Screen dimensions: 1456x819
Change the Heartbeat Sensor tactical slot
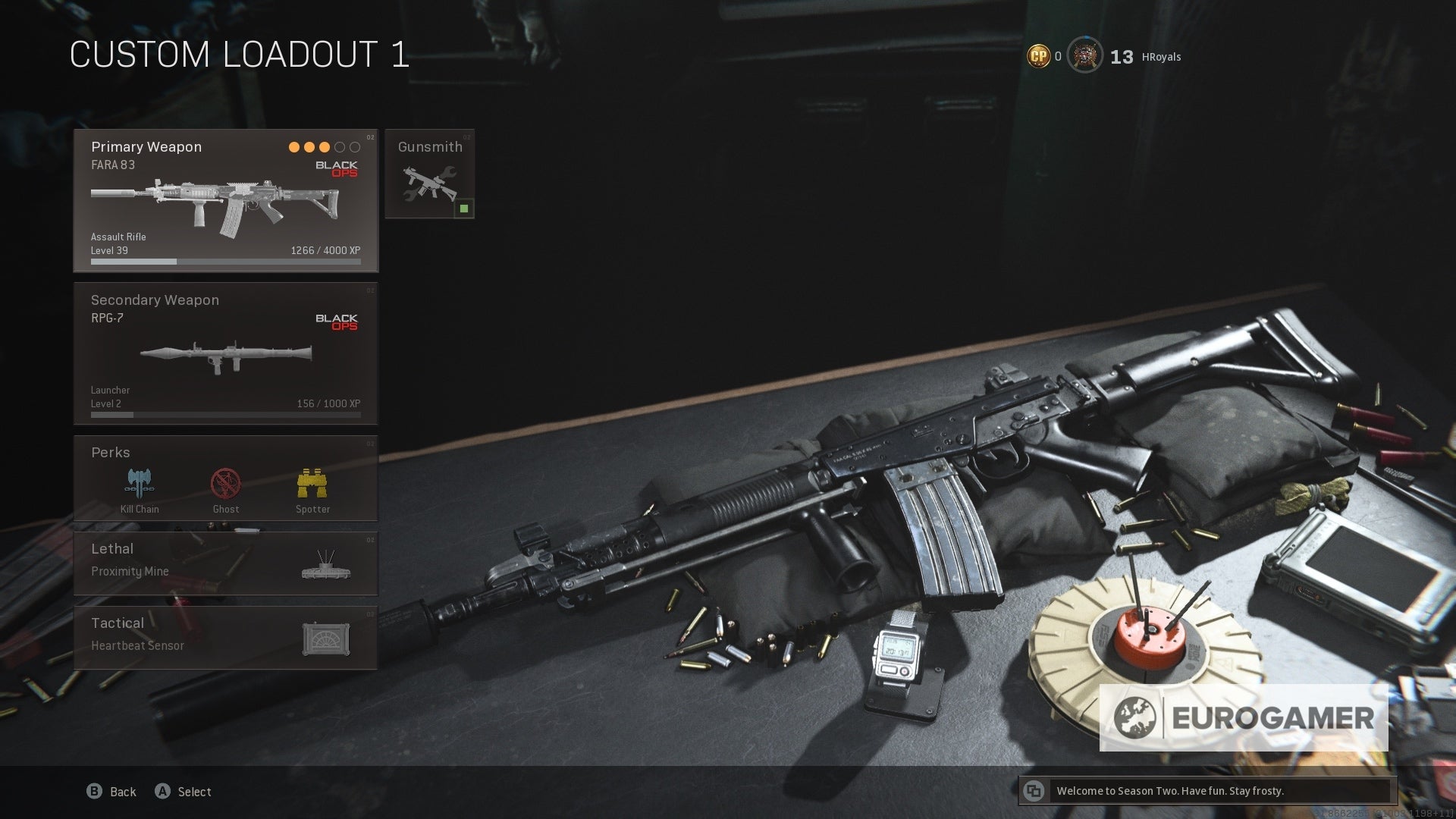[225, 637]
